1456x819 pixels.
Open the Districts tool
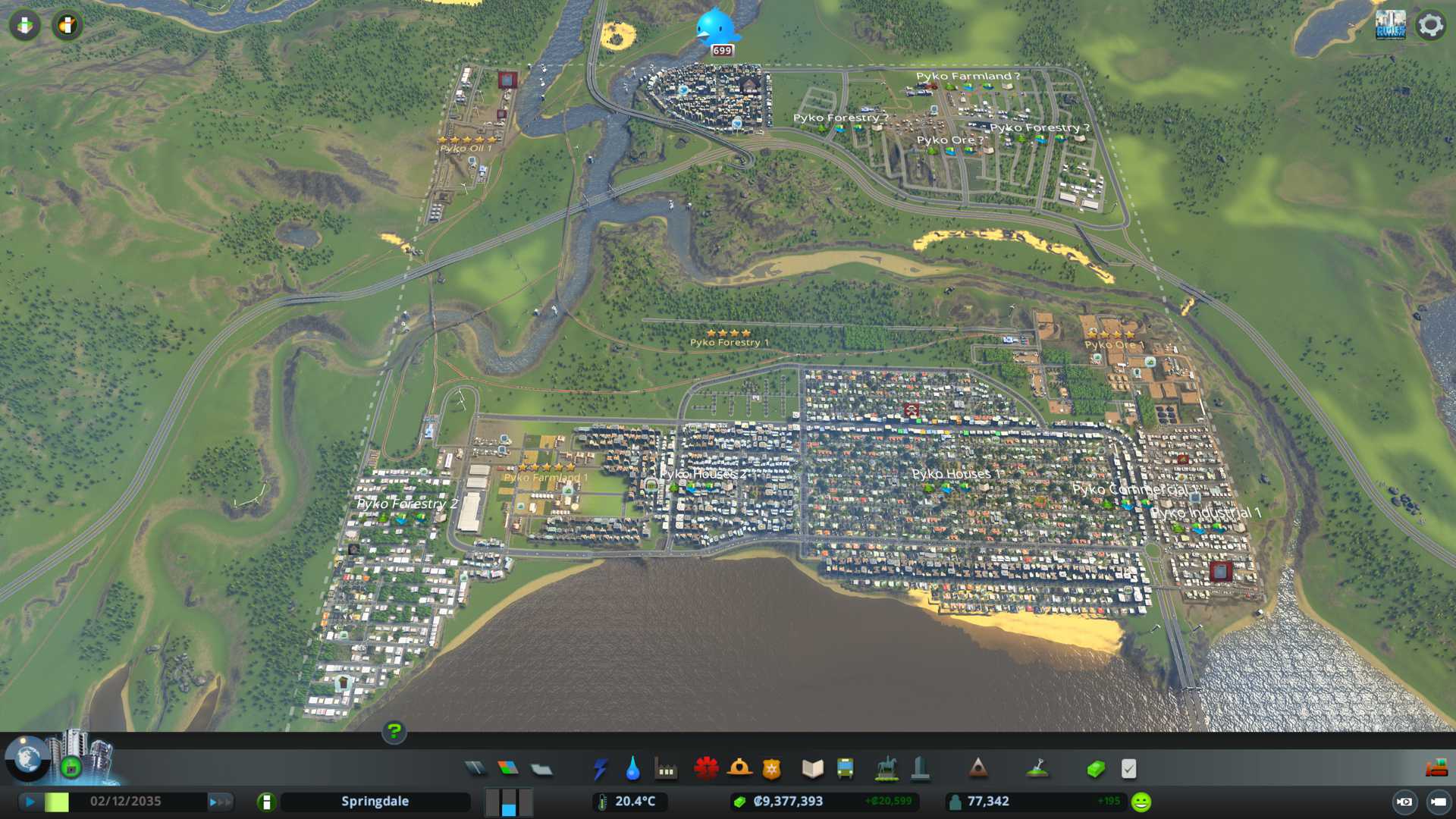541,769
